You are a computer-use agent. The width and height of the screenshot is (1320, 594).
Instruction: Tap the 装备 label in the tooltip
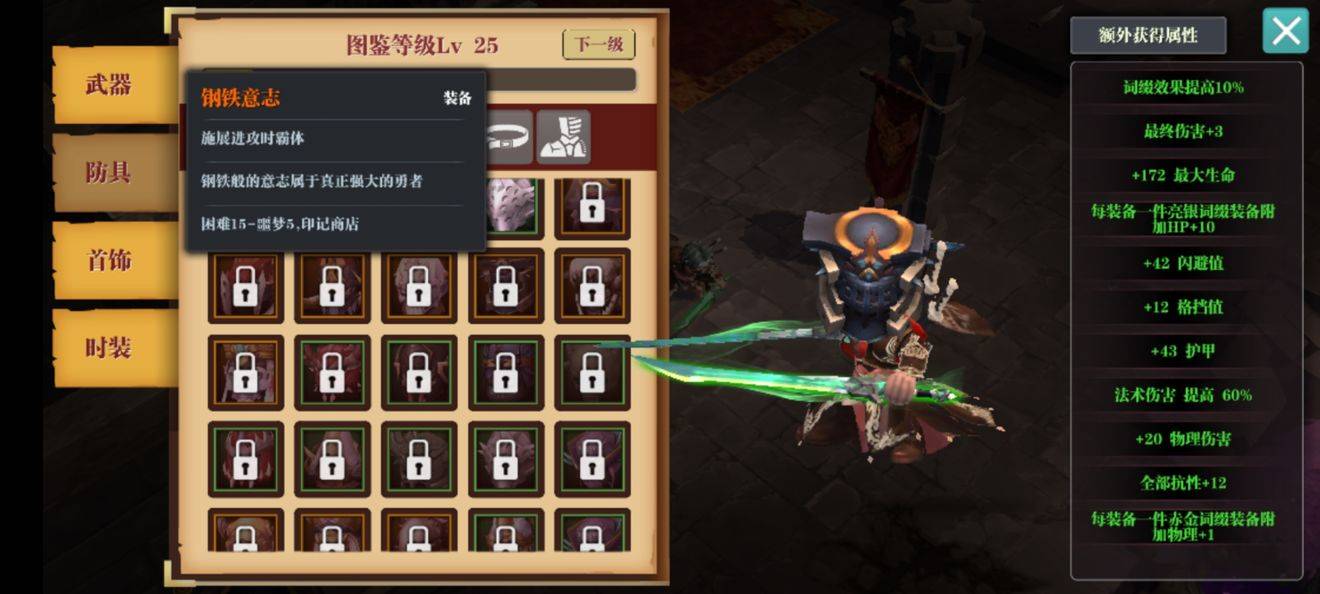[x=457, y=98]
